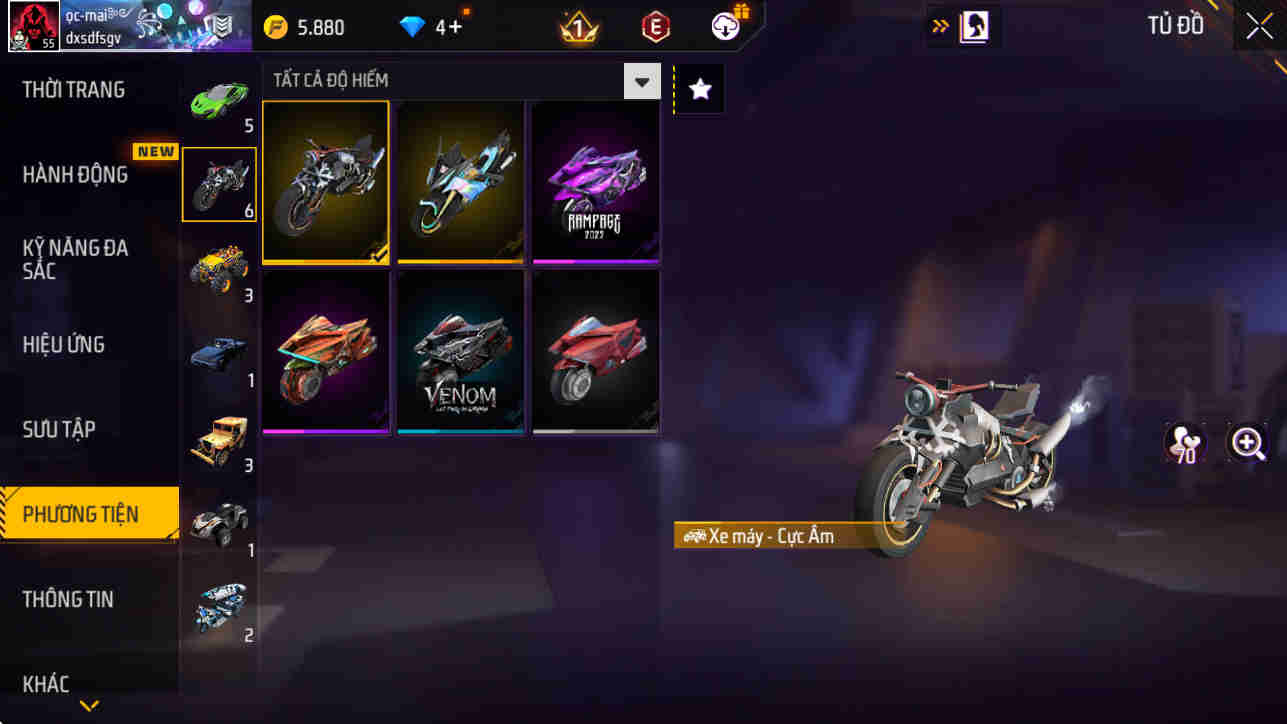Toggle the favorite star filter
This screenshot has height=724, width=1287.
[x=698, y=88]
